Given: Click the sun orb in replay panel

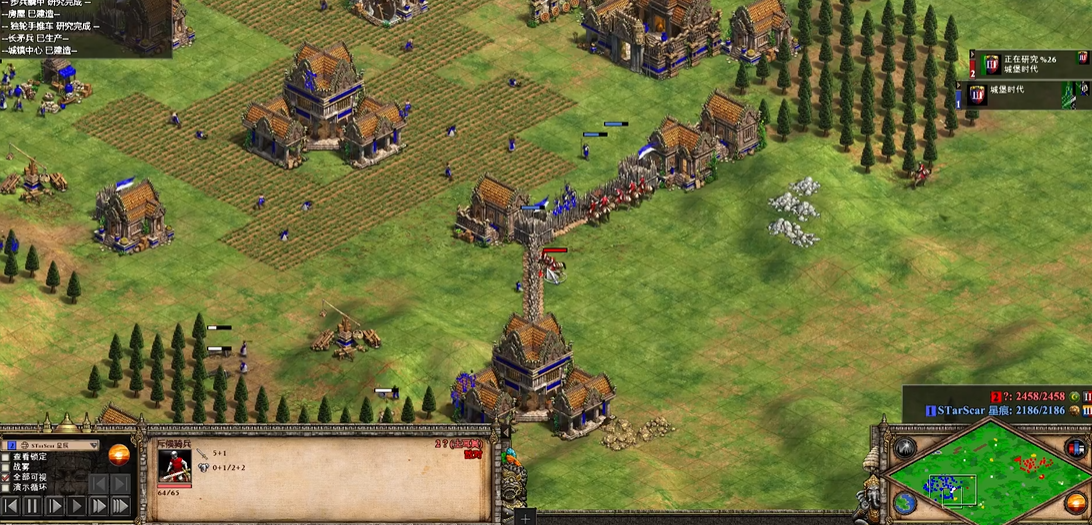Looking at the screenshot, I should (x=119, y=454).
